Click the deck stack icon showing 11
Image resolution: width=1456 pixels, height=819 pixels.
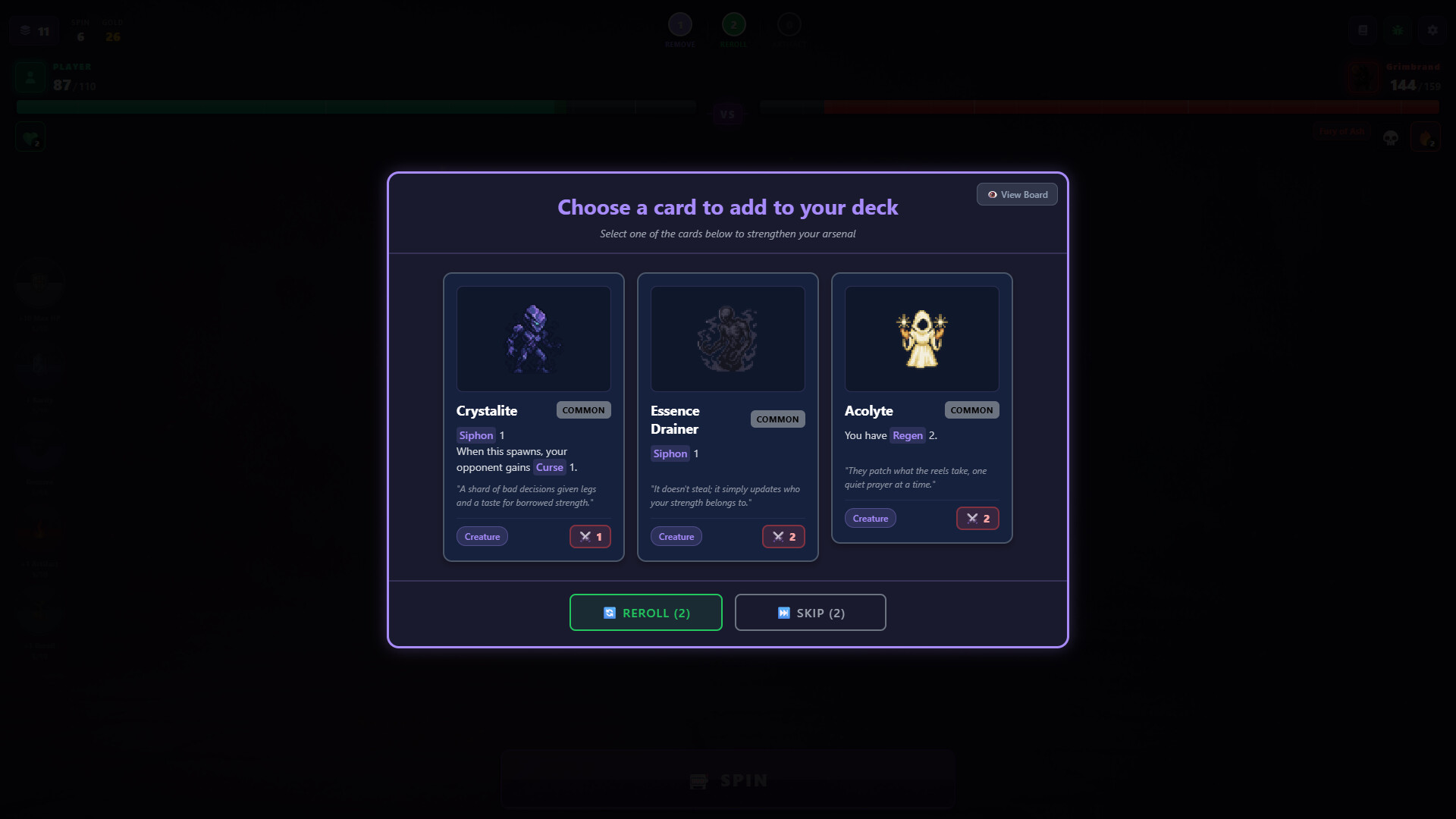click(x=33, y=30)
